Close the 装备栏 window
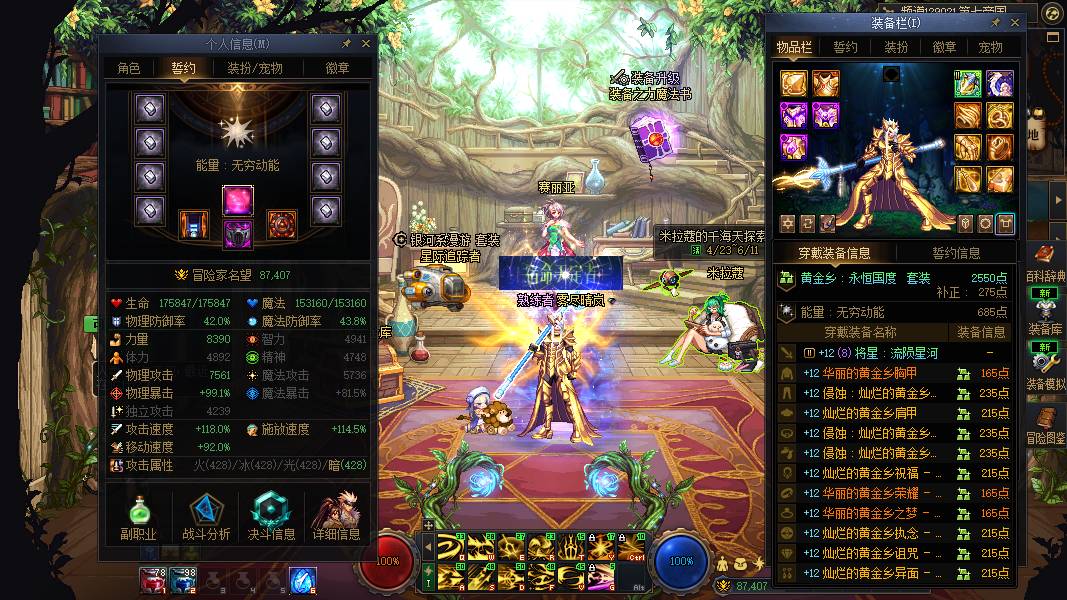The width and height of the screenshot is (1067, 600). 1015,22
